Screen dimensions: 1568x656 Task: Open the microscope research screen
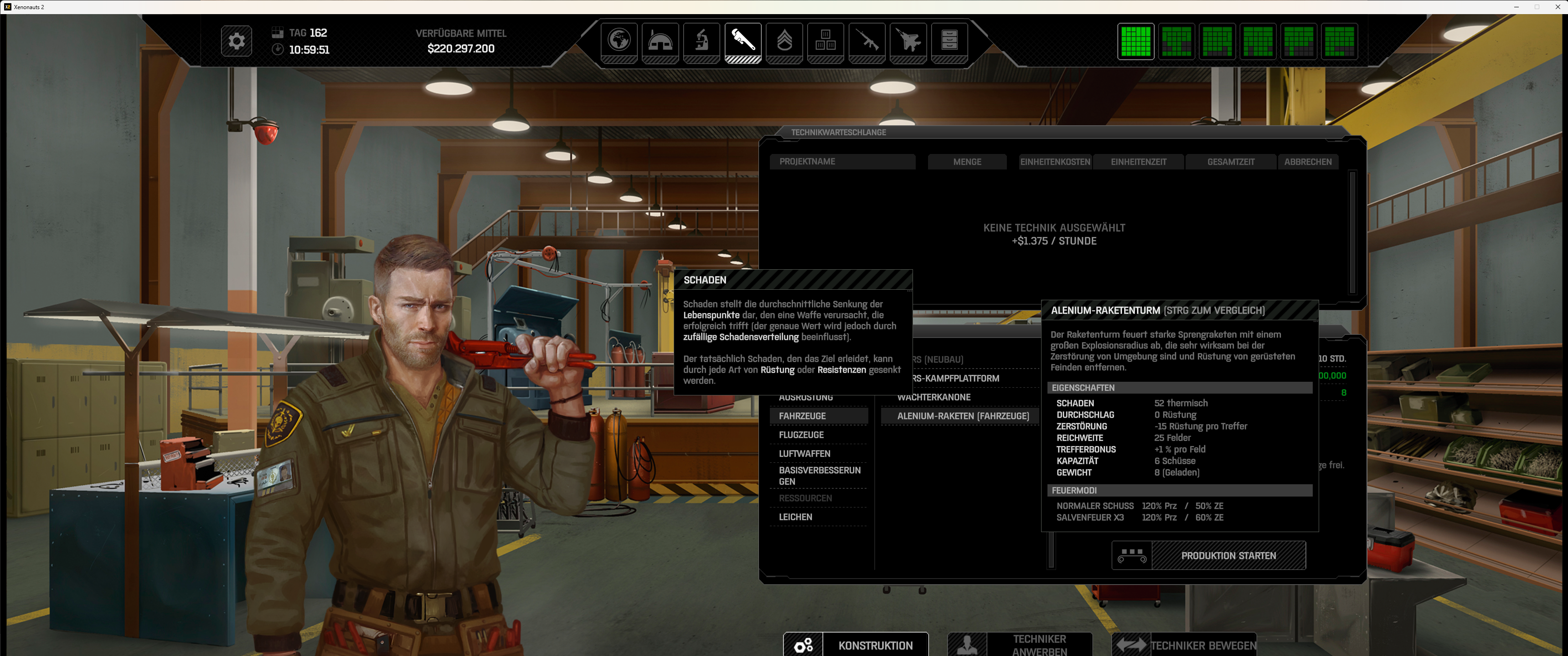pos(702,41)
